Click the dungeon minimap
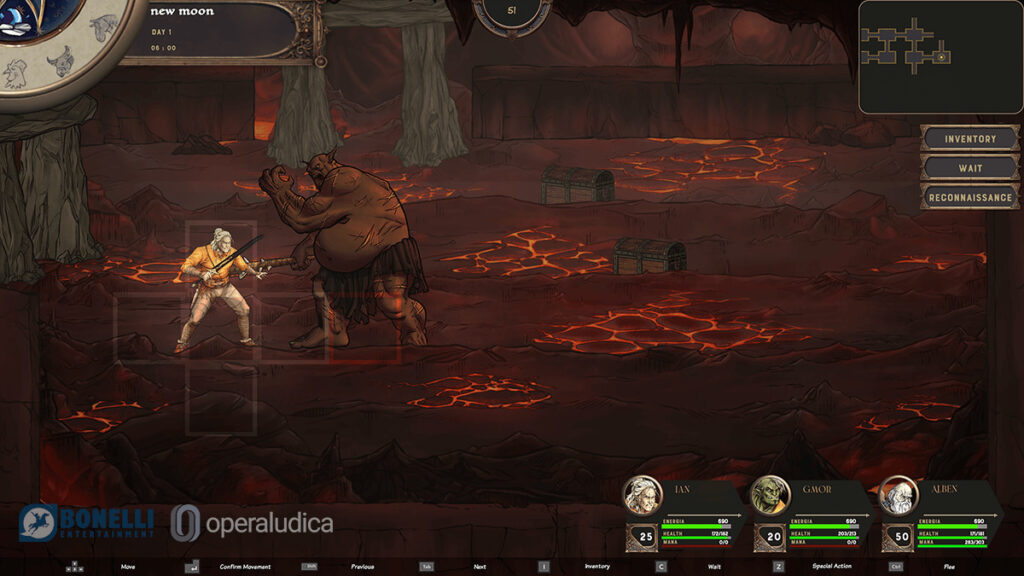This screenshot has width=1024, height=576. click(x=939, y=56)
